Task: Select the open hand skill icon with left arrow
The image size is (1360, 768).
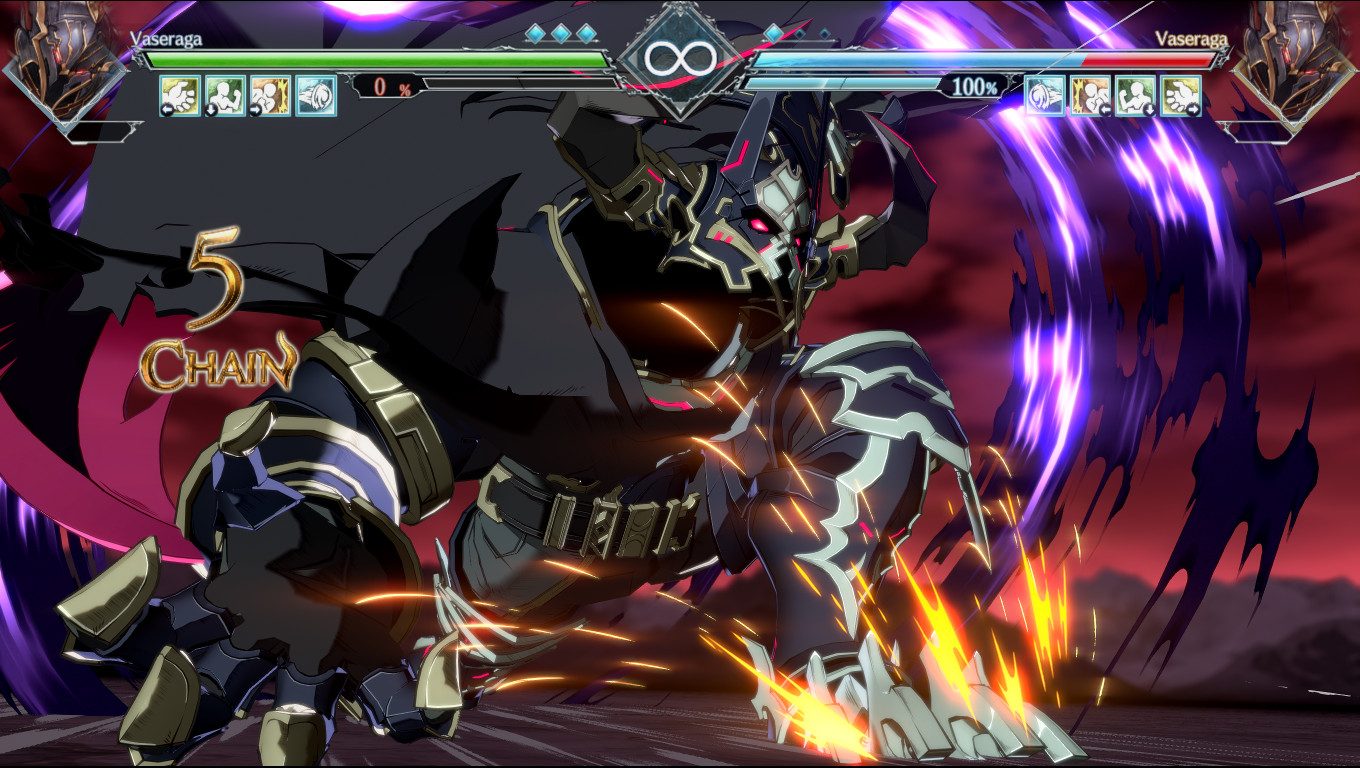Action: point(180,96)
